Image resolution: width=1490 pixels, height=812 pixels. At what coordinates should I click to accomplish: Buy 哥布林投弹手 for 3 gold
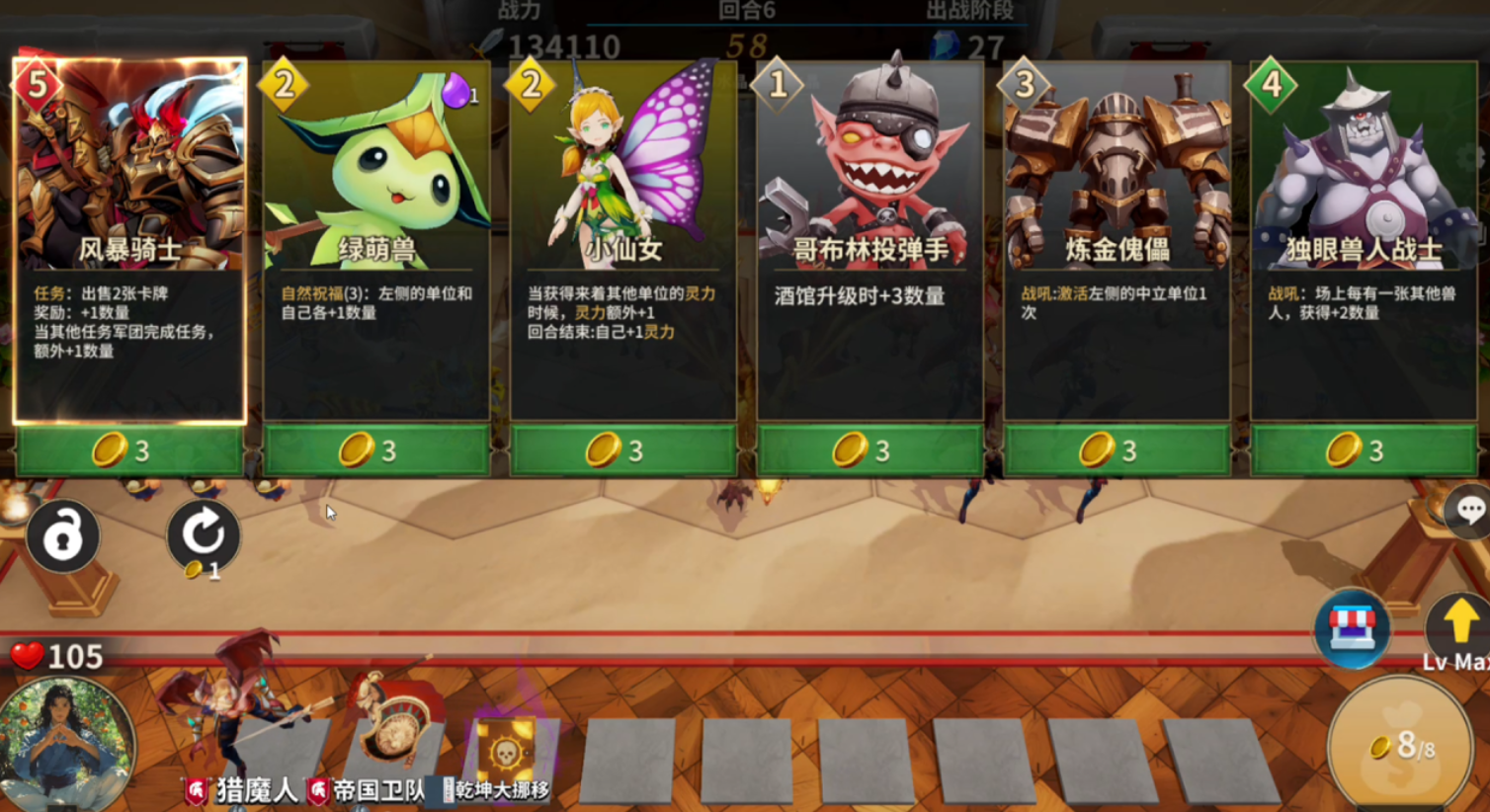[x=869, y=450]
